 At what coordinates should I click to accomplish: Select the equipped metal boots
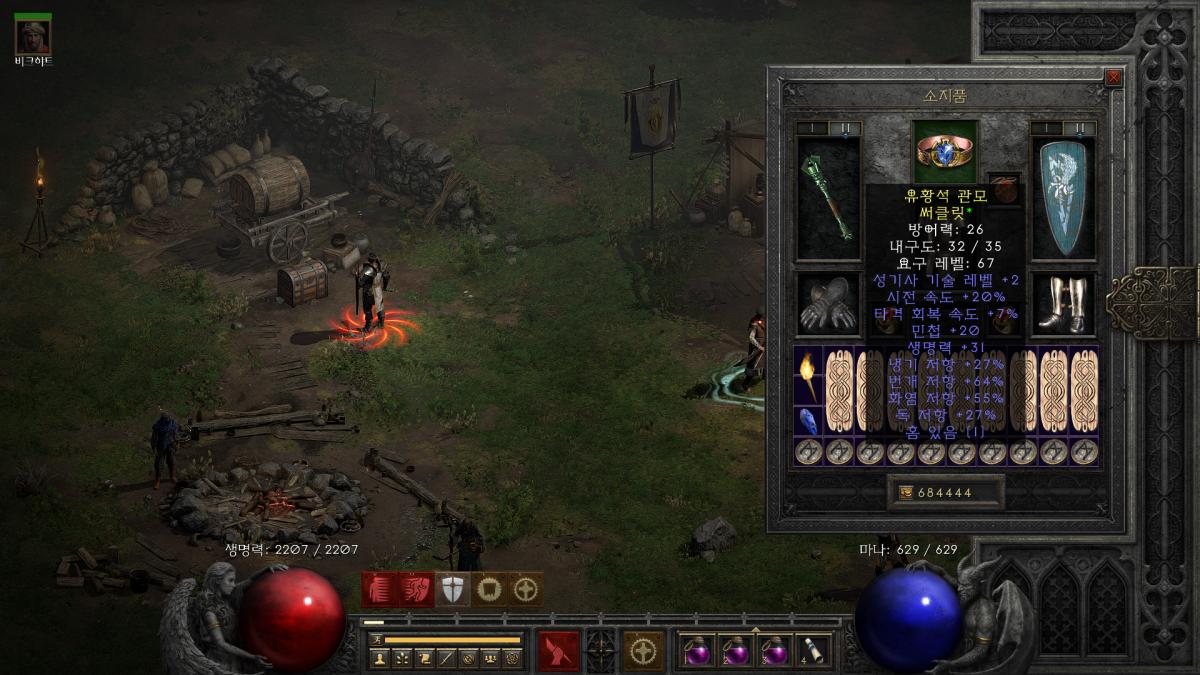tap(1063, 305)
